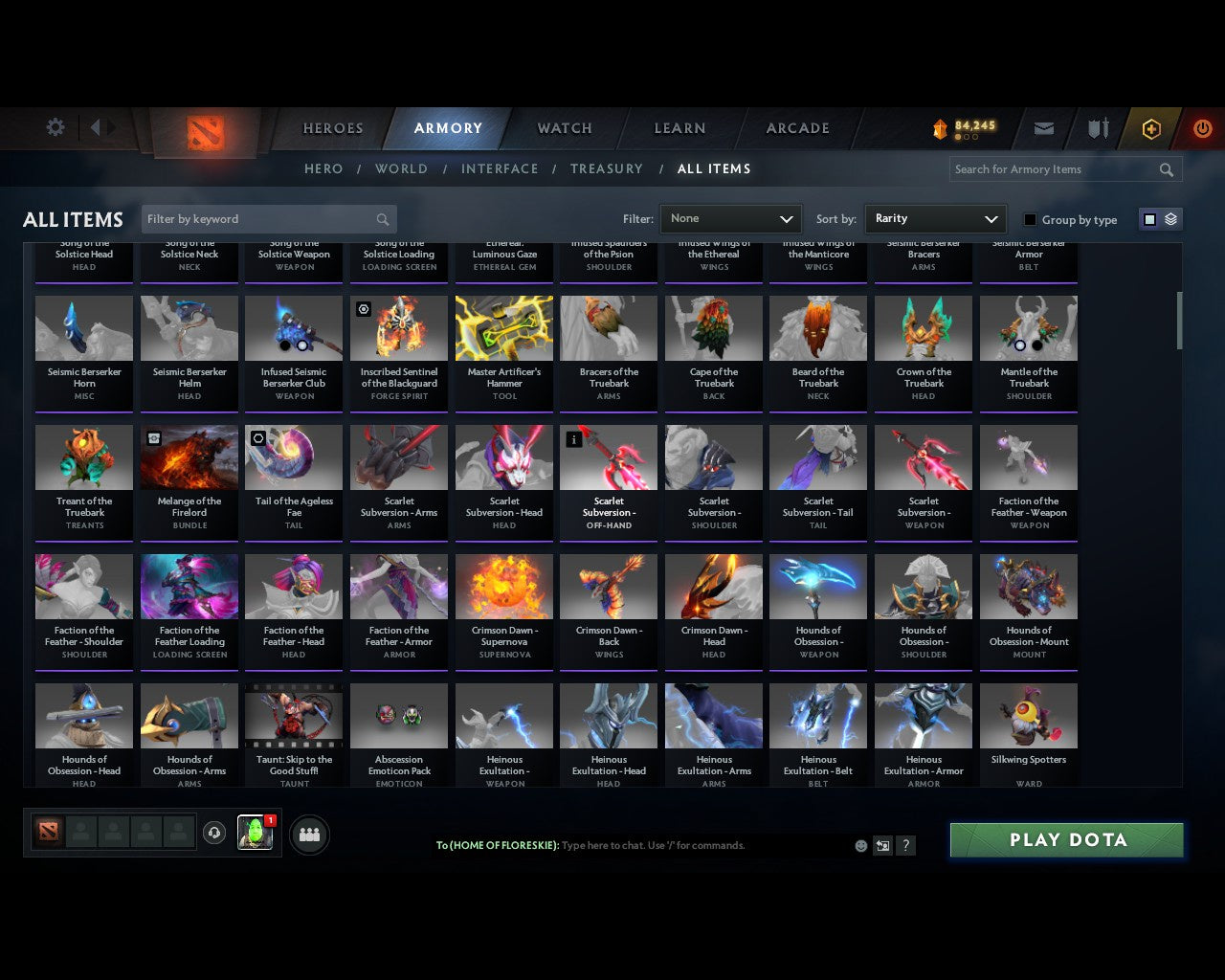Click the power button to quit
The image size is (1225, 980).
pos(1202,128)
